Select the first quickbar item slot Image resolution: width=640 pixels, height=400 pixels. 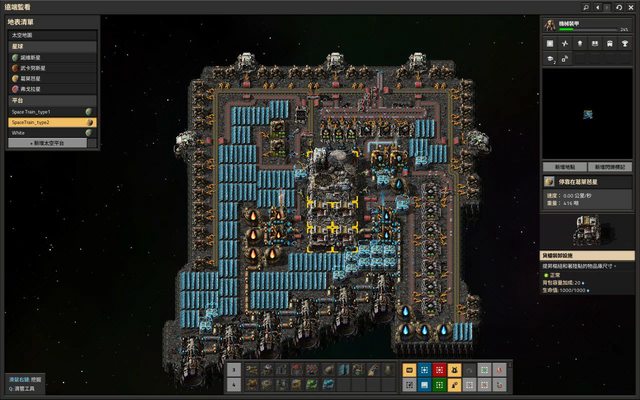[251, 369]
